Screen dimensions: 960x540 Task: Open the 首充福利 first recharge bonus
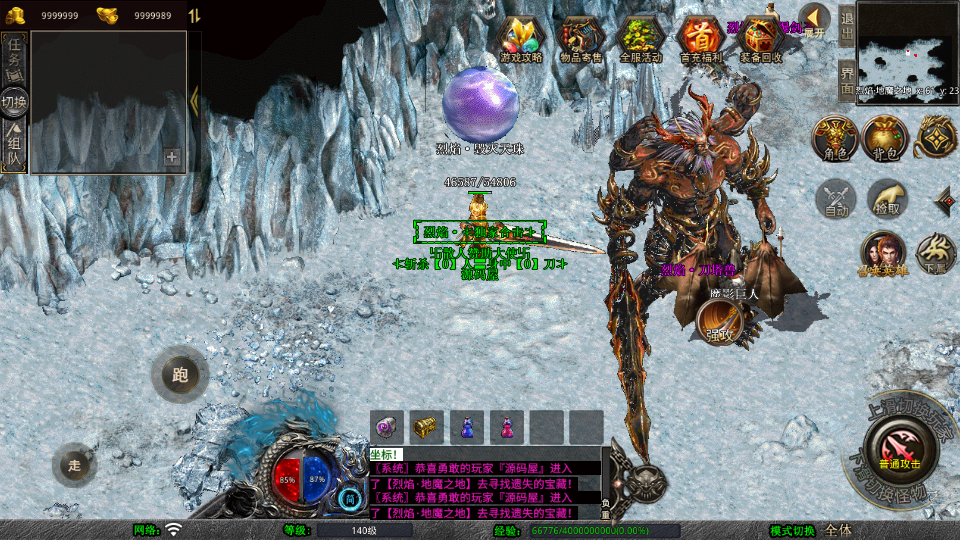700,40
